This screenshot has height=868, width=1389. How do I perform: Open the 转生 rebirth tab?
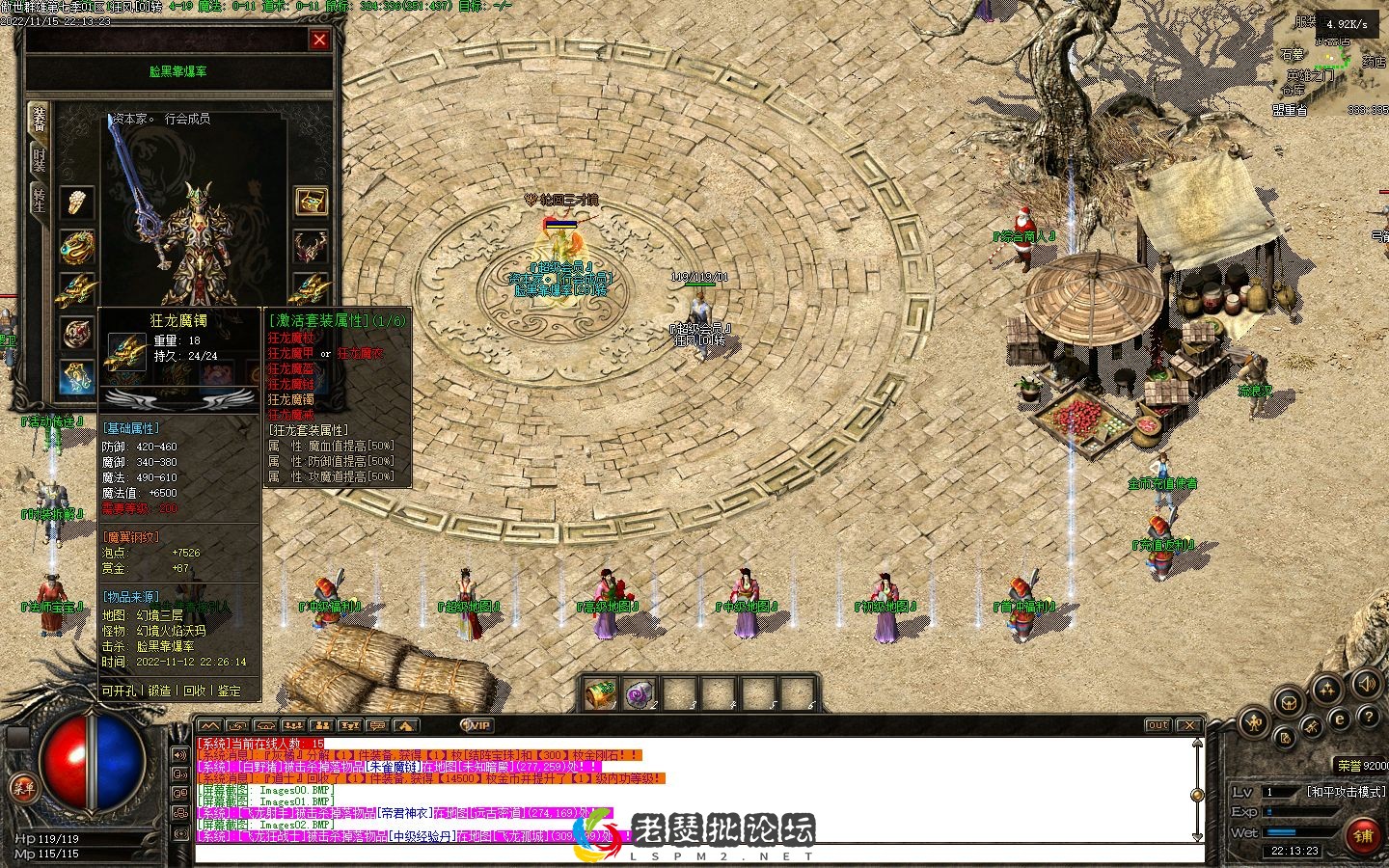pyautogui.click(x=39, y=201)
